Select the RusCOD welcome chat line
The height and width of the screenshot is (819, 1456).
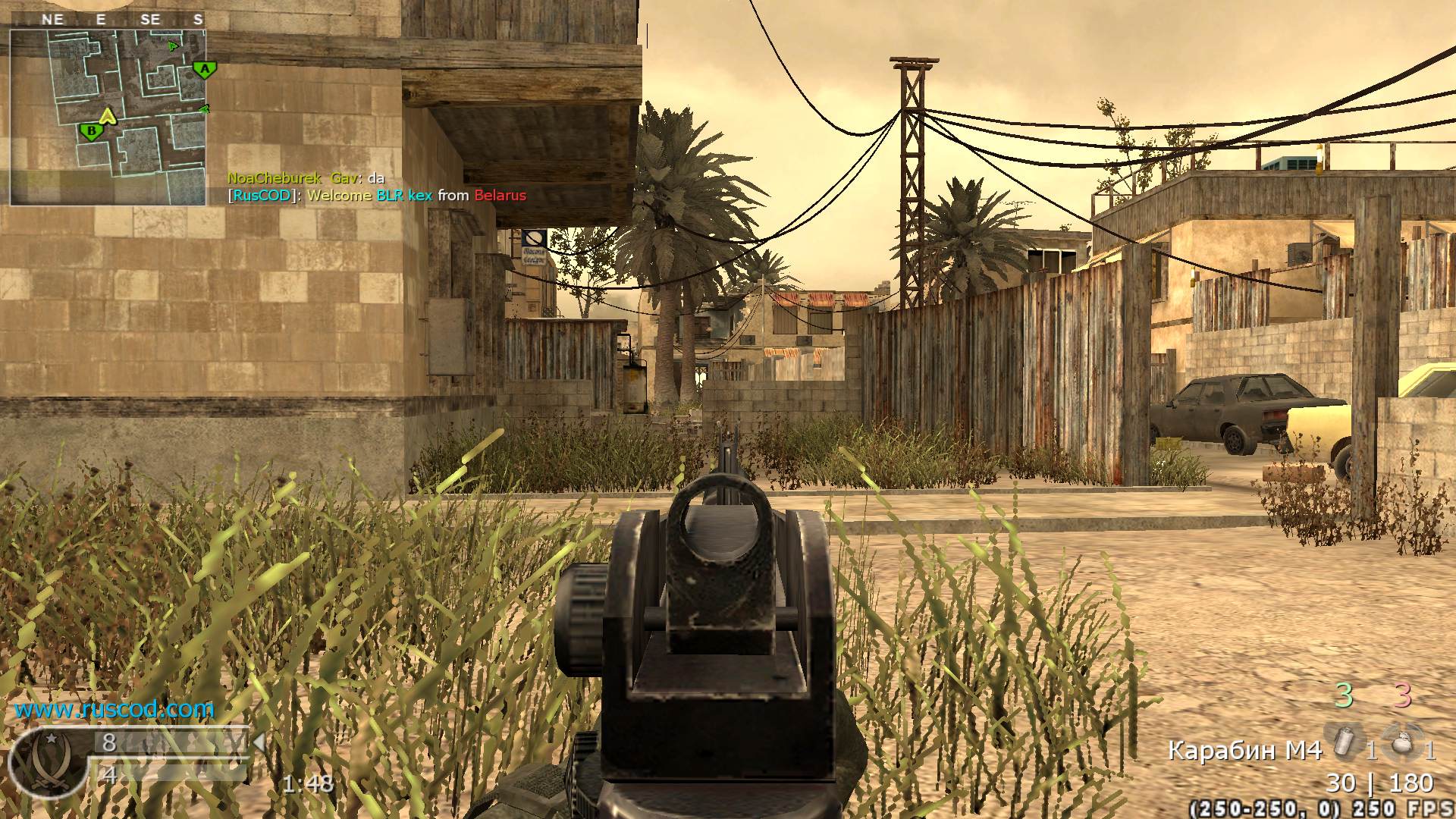pos(377,195)
